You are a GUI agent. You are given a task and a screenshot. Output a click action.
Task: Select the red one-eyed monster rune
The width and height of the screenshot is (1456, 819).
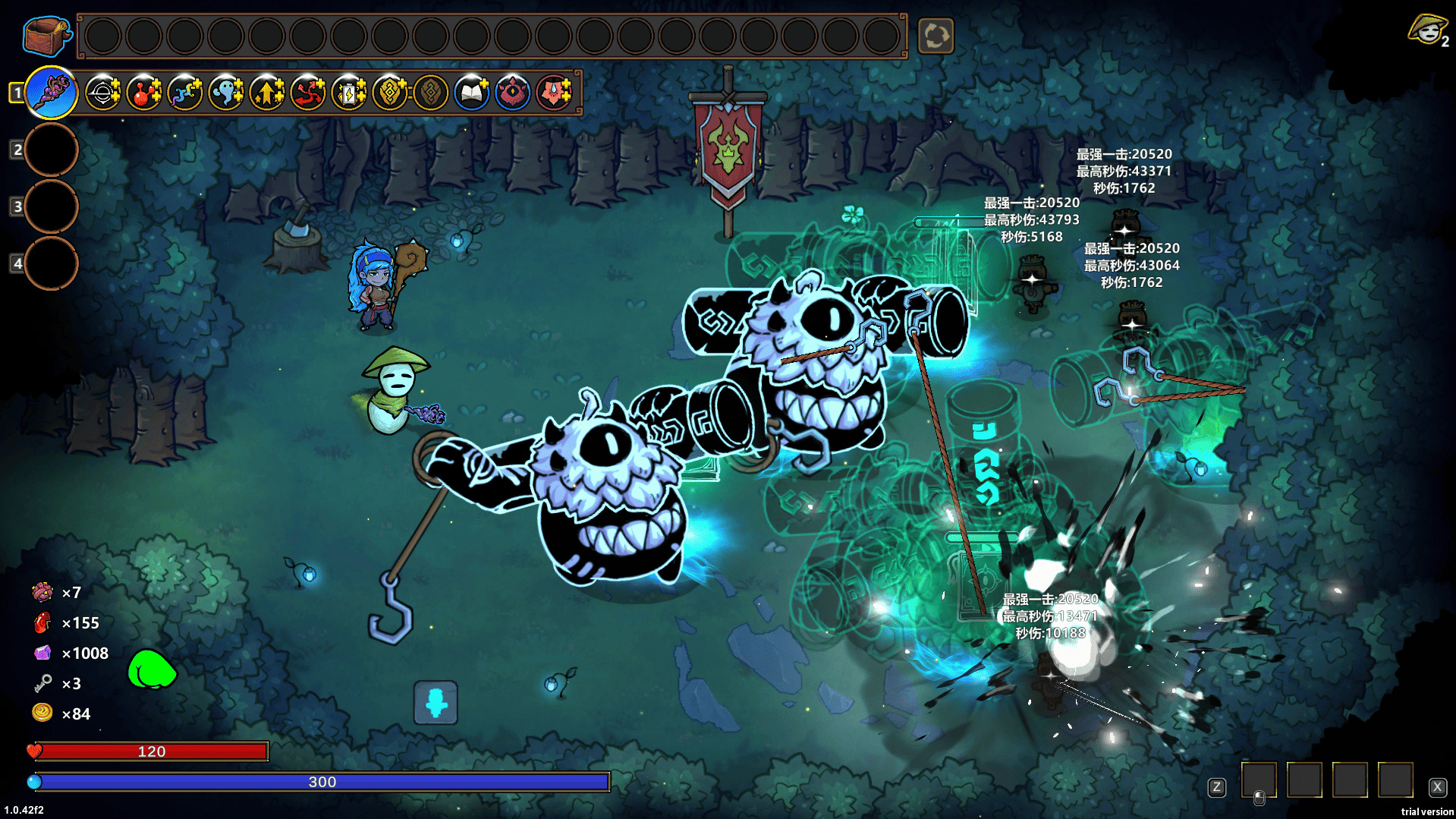[513, 93]
